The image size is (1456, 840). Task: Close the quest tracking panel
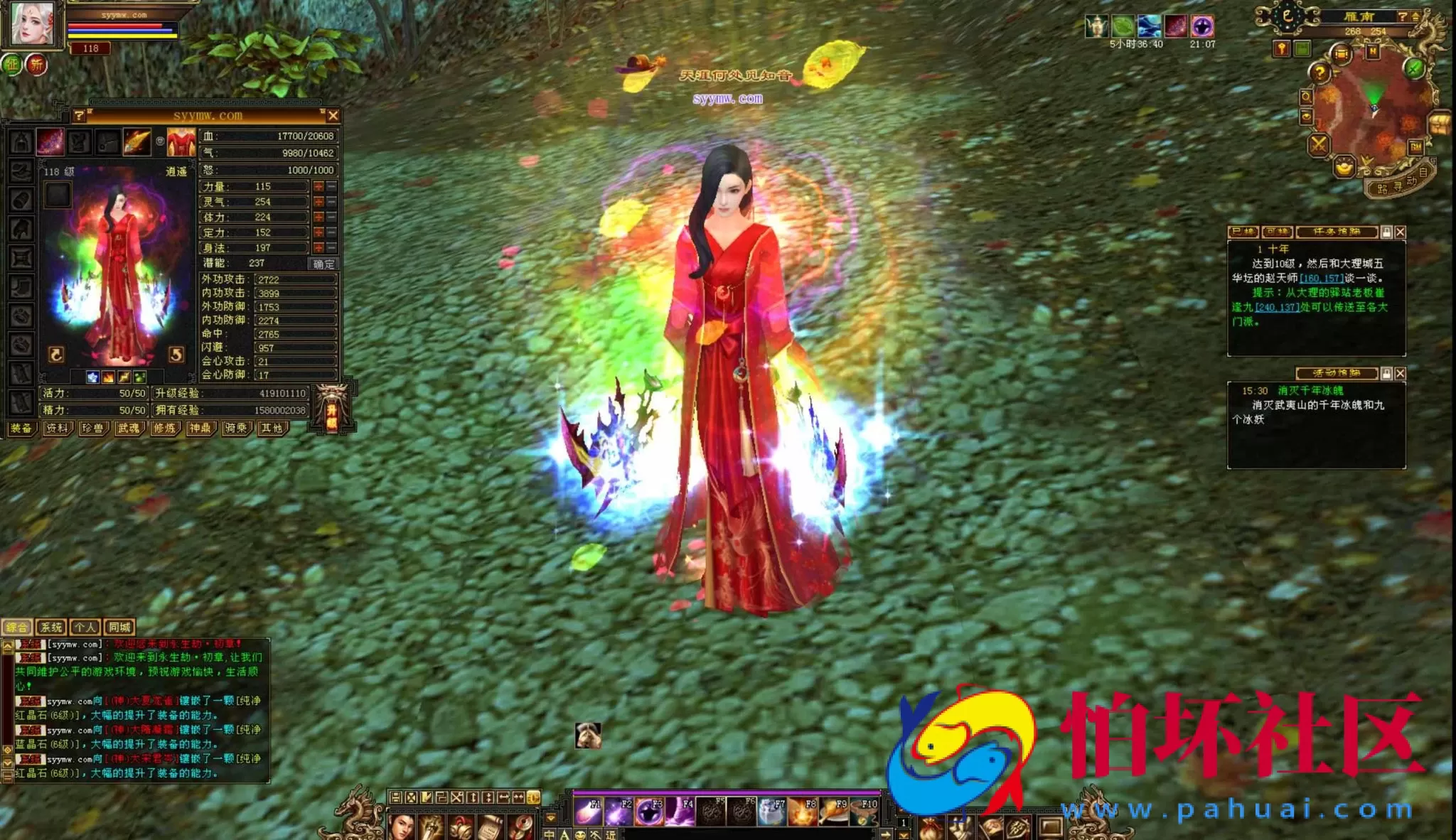1400,232
